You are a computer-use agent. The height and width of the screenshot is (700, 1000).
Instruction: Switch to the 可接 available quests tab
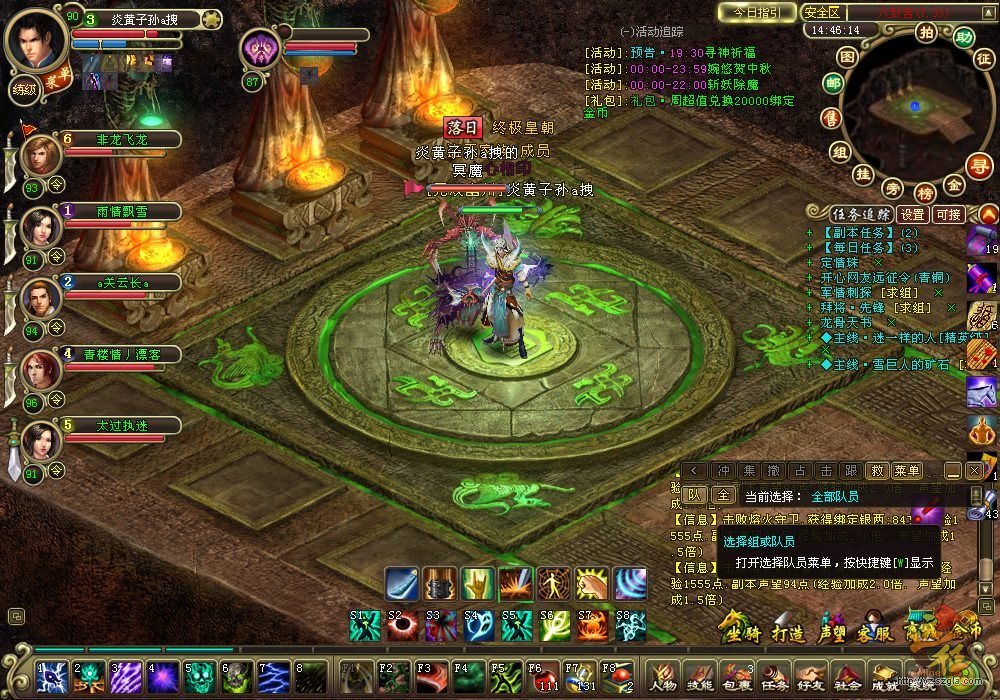(947, 214)
